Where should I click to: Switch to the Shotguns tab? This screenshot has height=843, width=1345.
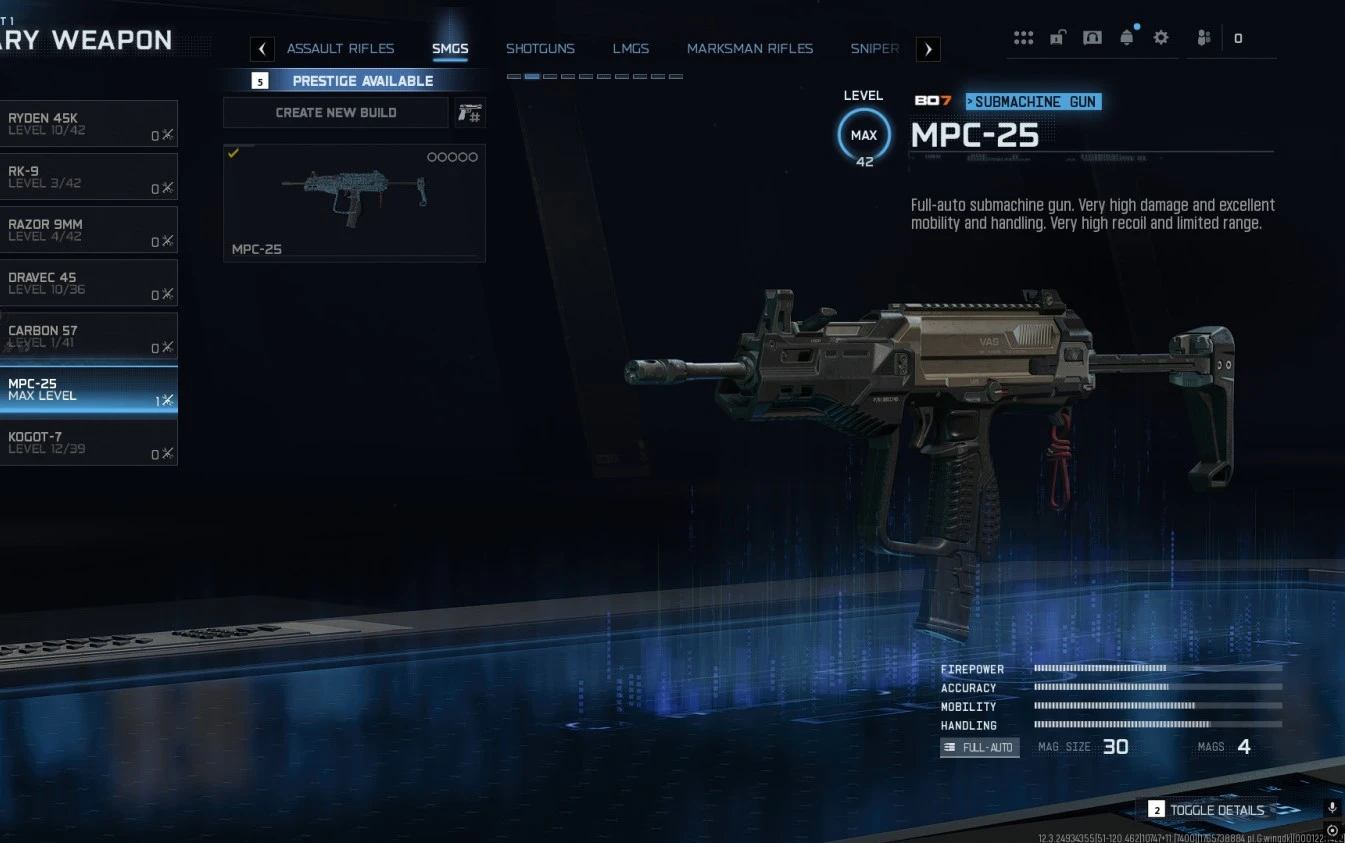pos(541,48)
